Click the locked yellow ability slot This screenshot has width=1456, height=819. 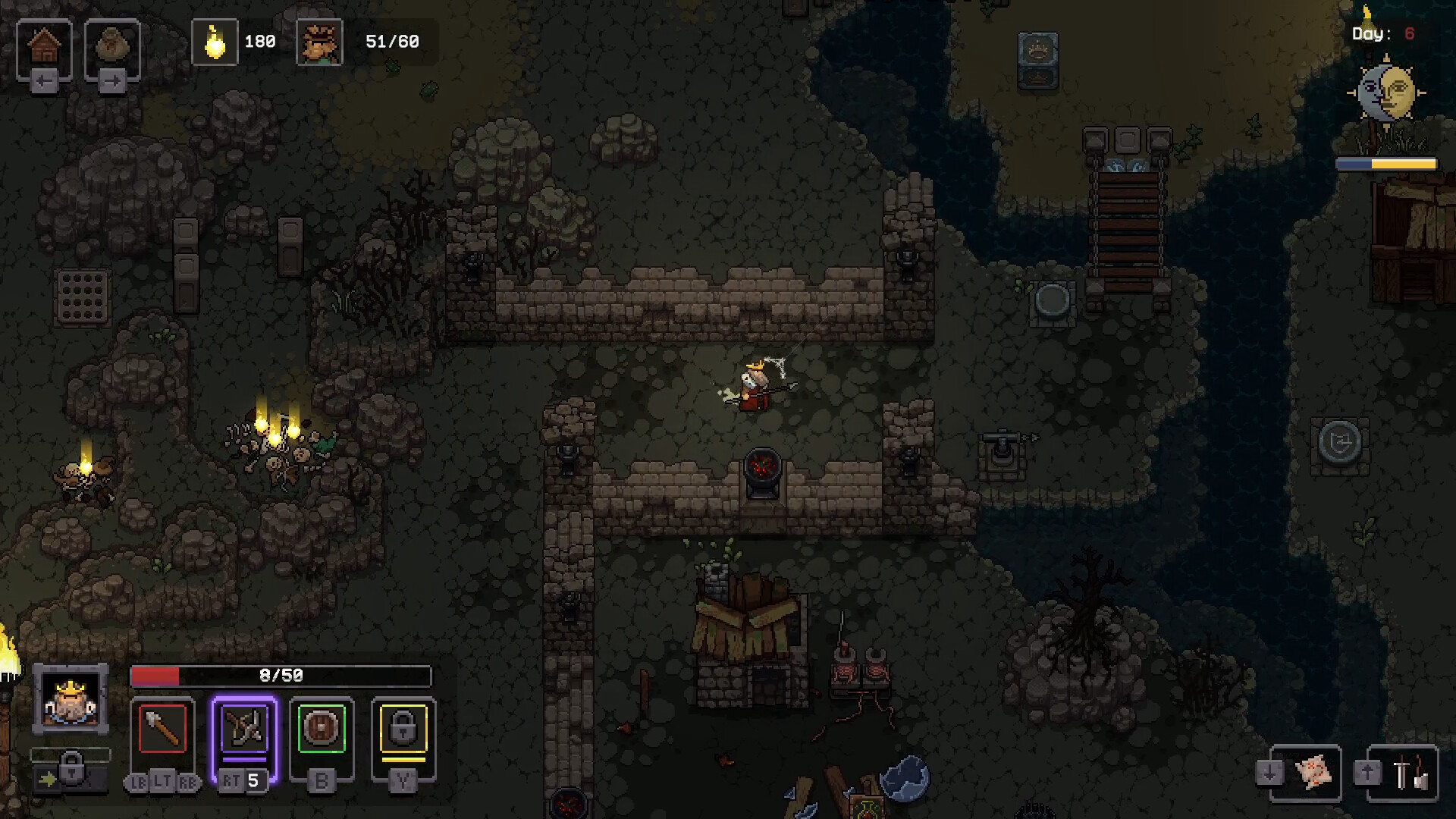point(403,729)
